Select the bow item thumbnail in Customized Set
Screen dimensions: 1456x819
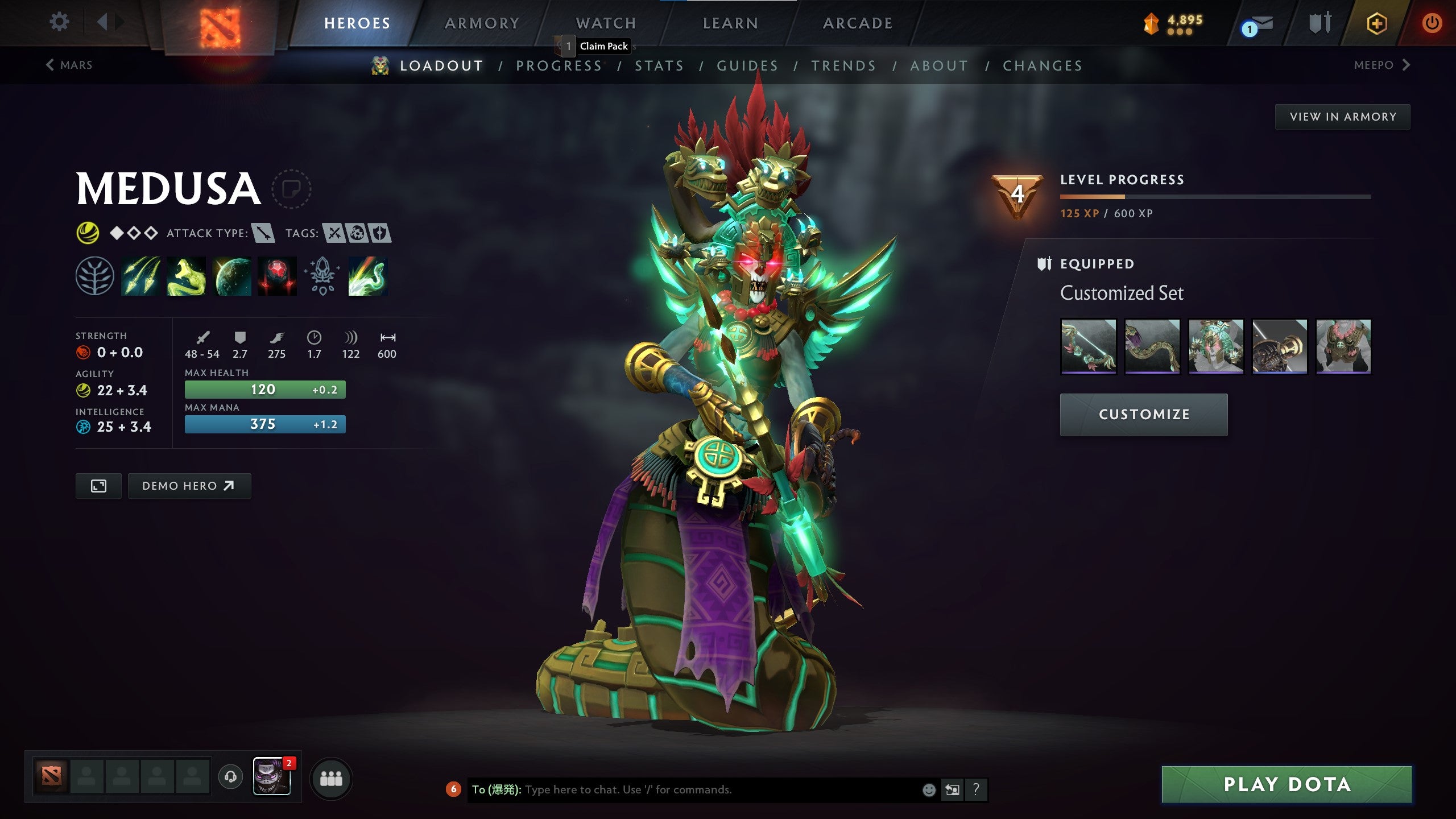tap(1090, 346)
